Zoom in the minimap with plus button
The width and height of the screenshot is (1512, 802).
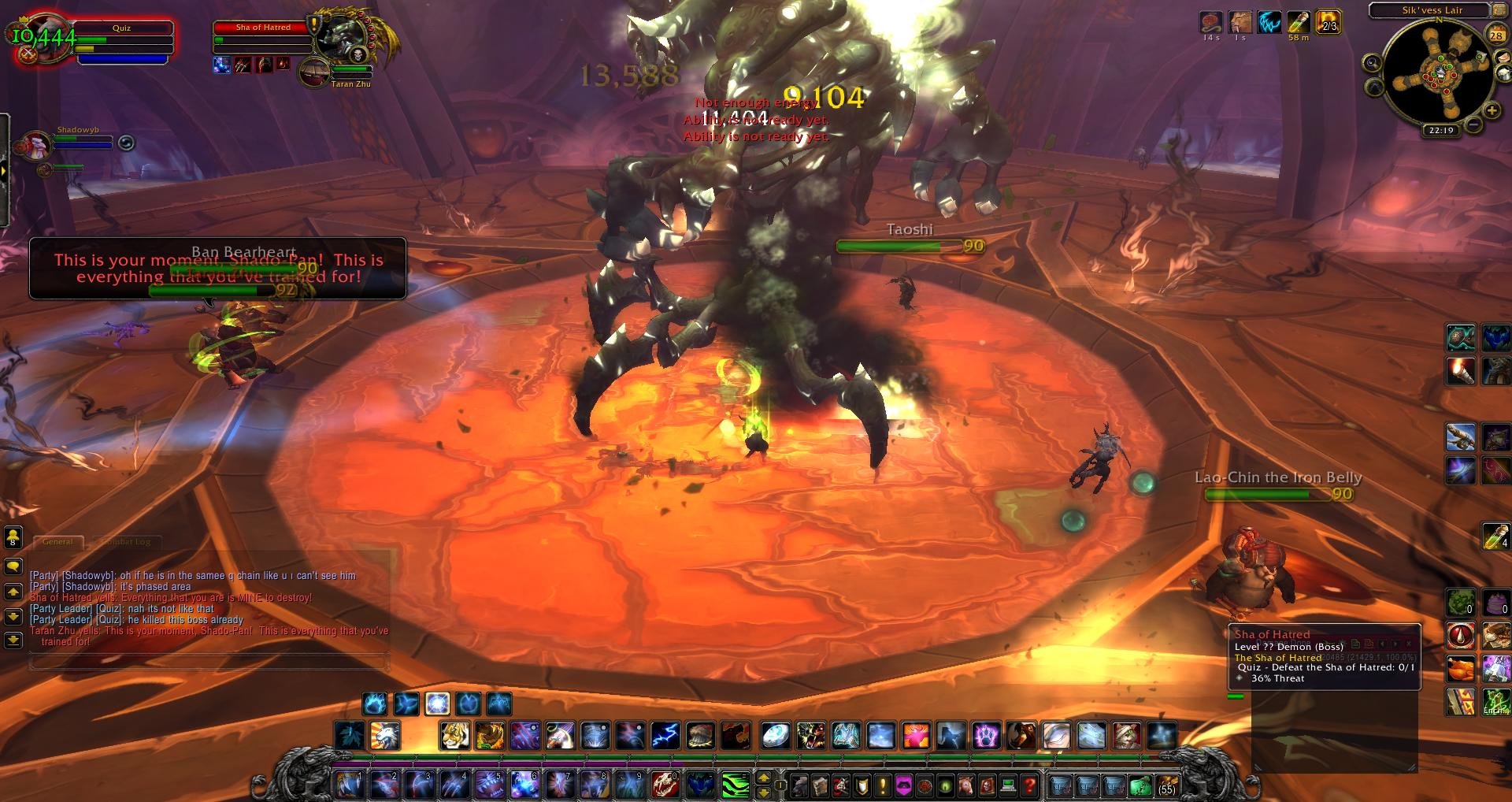(x=1492, y=111)
